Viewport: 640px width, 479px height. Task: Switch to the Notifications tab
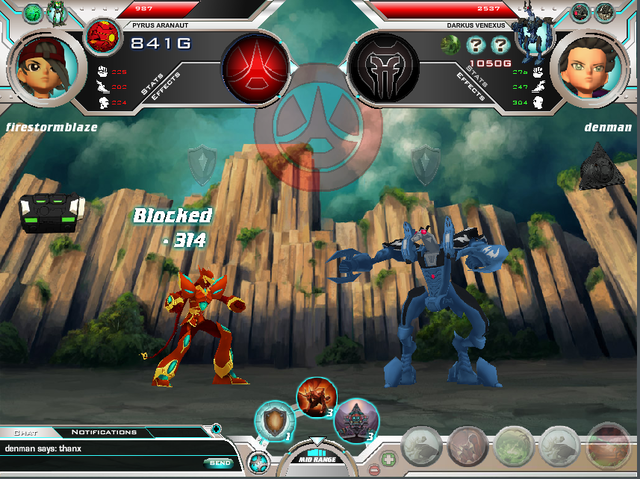[104, 432]
